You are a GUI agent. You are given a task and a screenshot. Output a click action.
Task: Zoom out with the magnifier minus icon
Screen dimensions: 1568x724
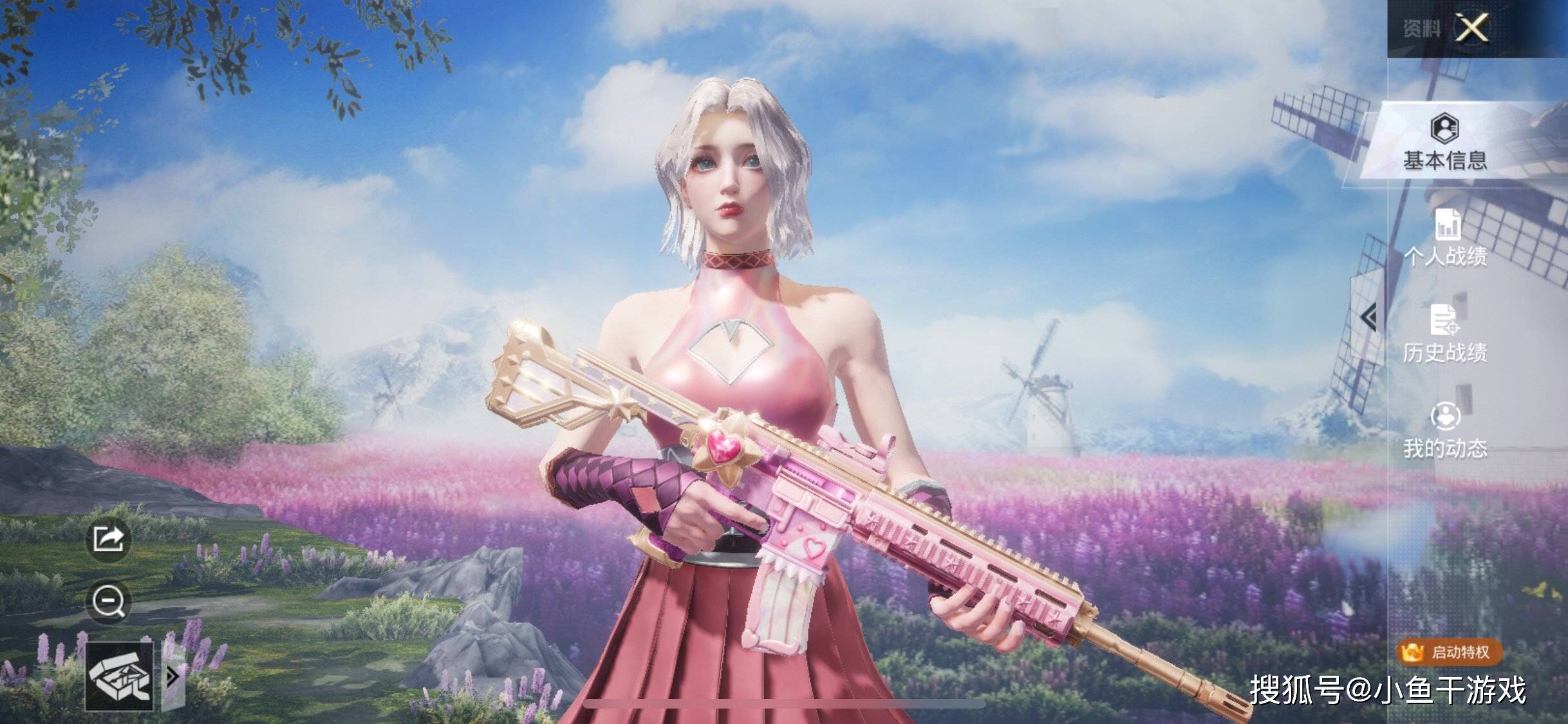(x=108, y=602)
